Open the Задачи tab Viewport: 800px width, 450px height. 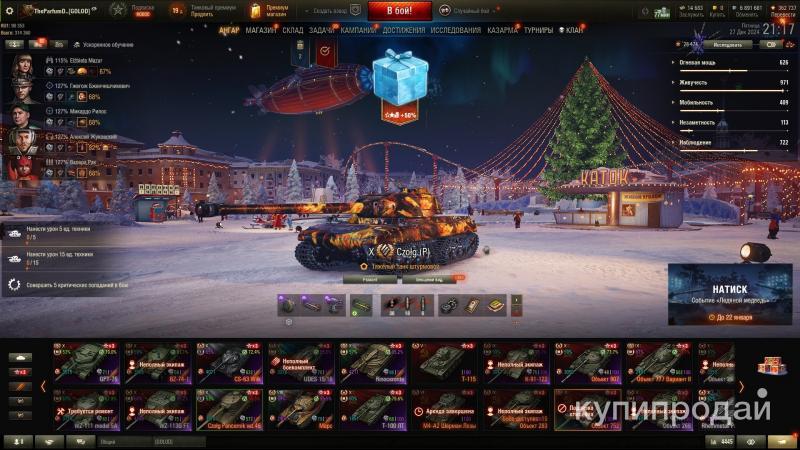(322, 30)
